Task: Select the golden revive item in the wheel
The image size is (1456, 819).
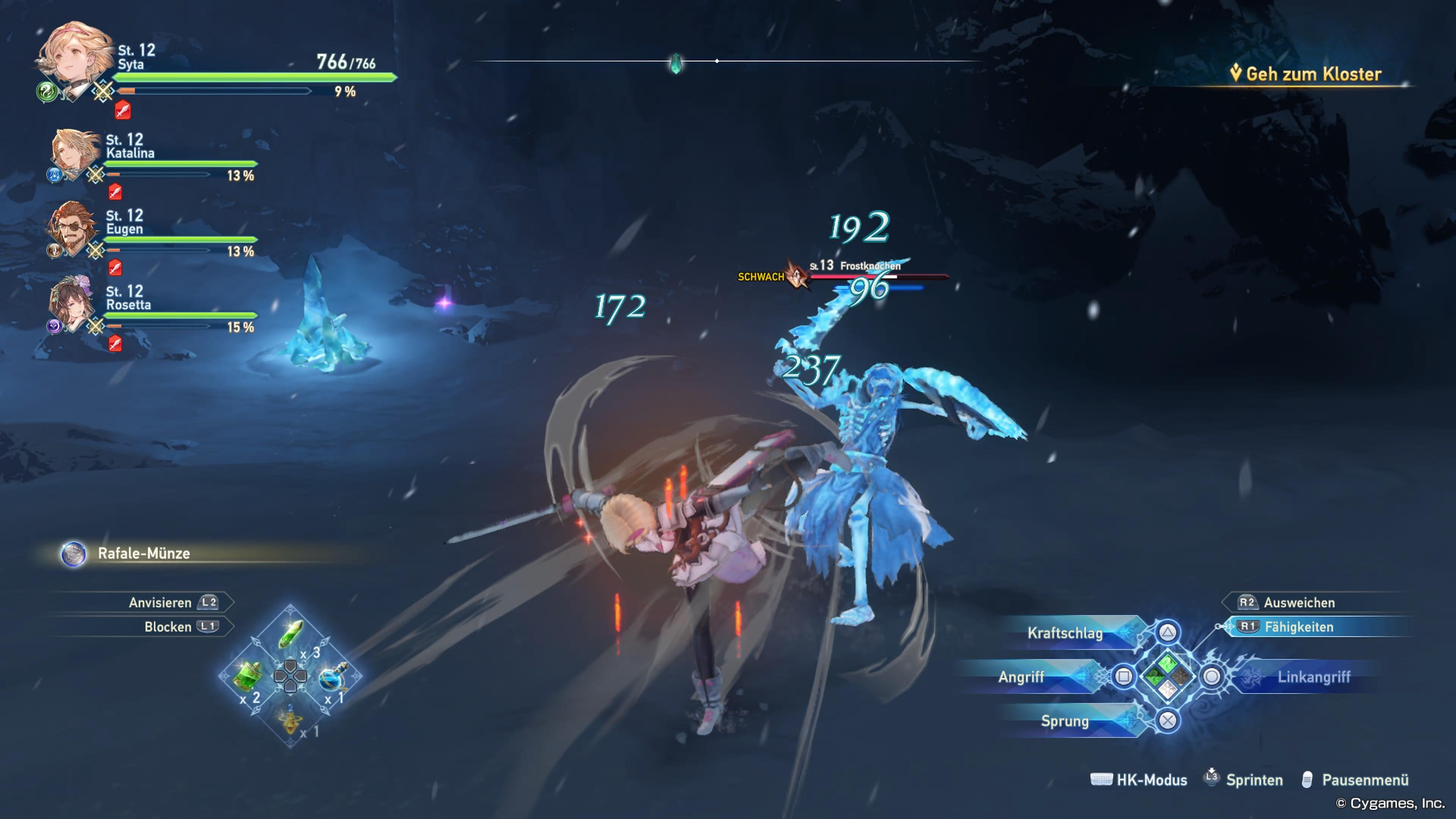Action: click(x=290, y=722)
